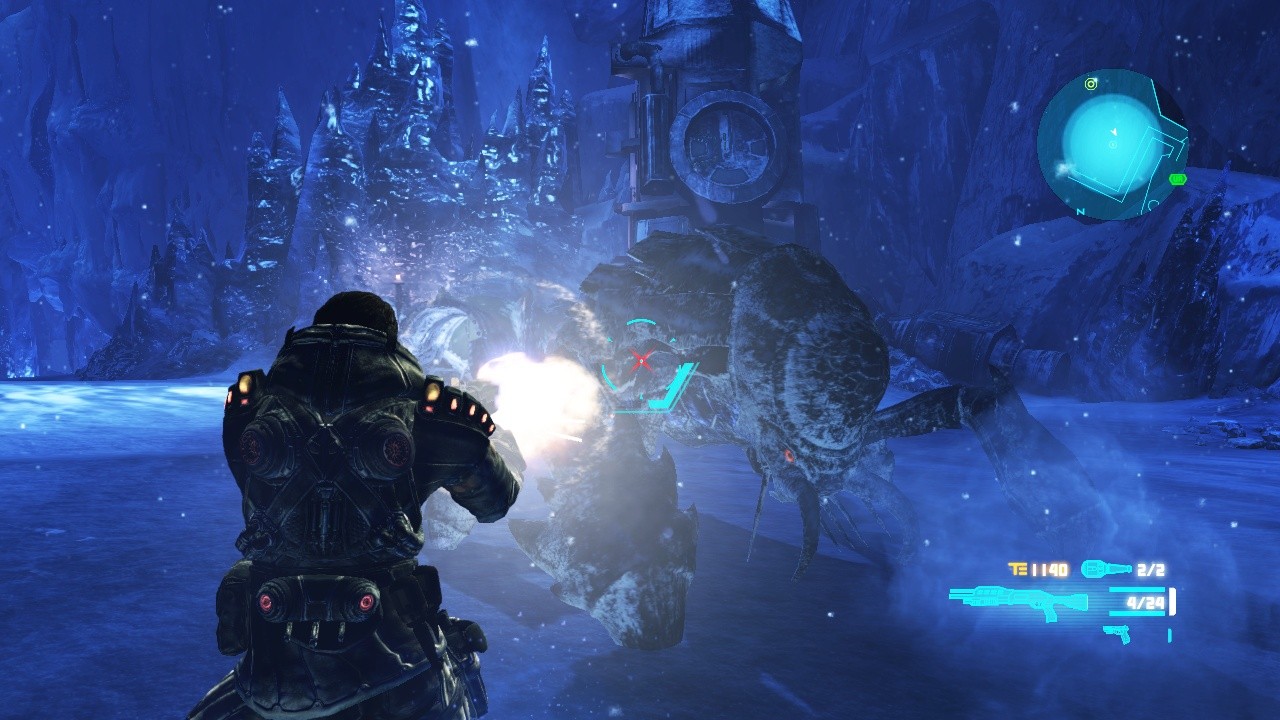Viewport: 1280px width, 720px height.
Task: Select the 4/24 ammo counter readout
Action: [x=1145, y=603]
